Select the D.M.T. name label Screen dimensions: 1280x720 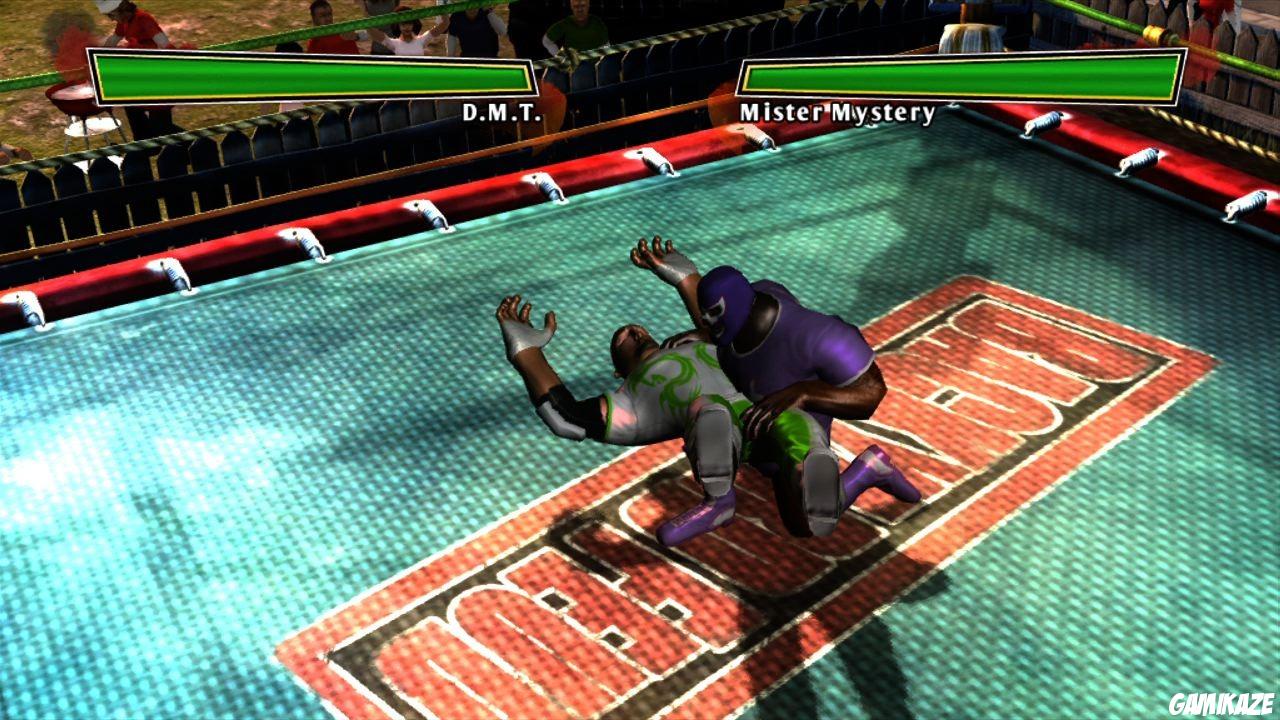click(x=496, y=113)
